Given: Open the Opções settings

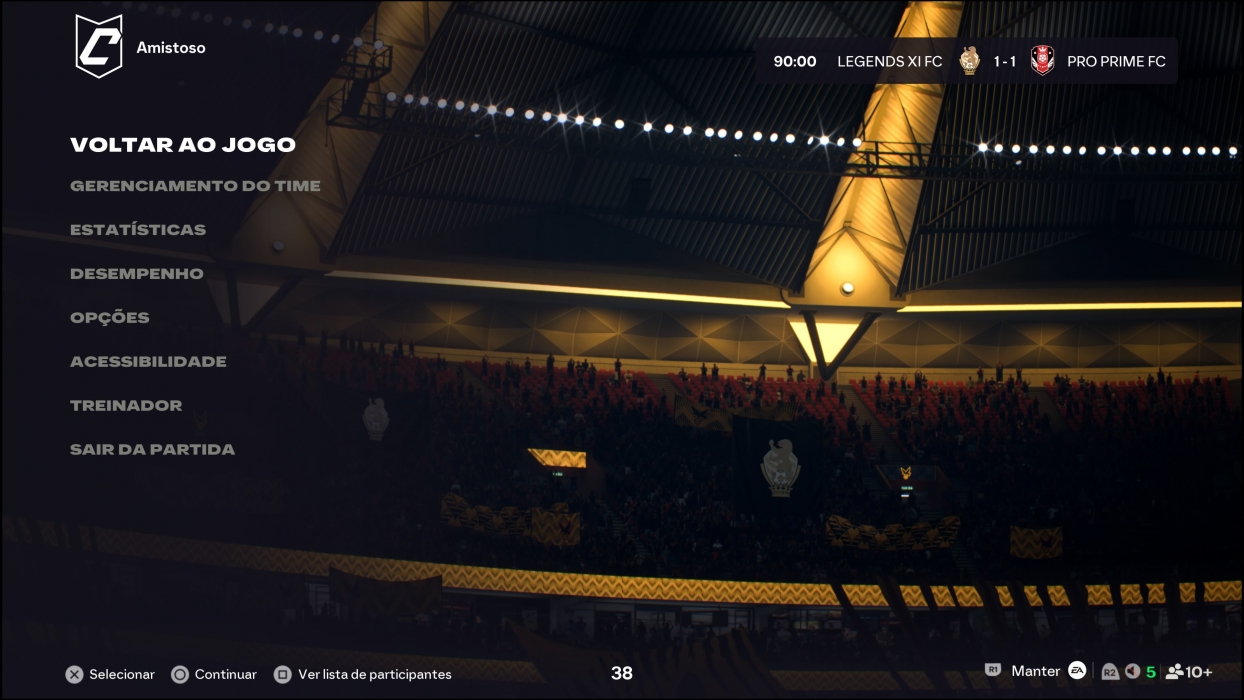Looking at the screenshot, I should (110, 318).
